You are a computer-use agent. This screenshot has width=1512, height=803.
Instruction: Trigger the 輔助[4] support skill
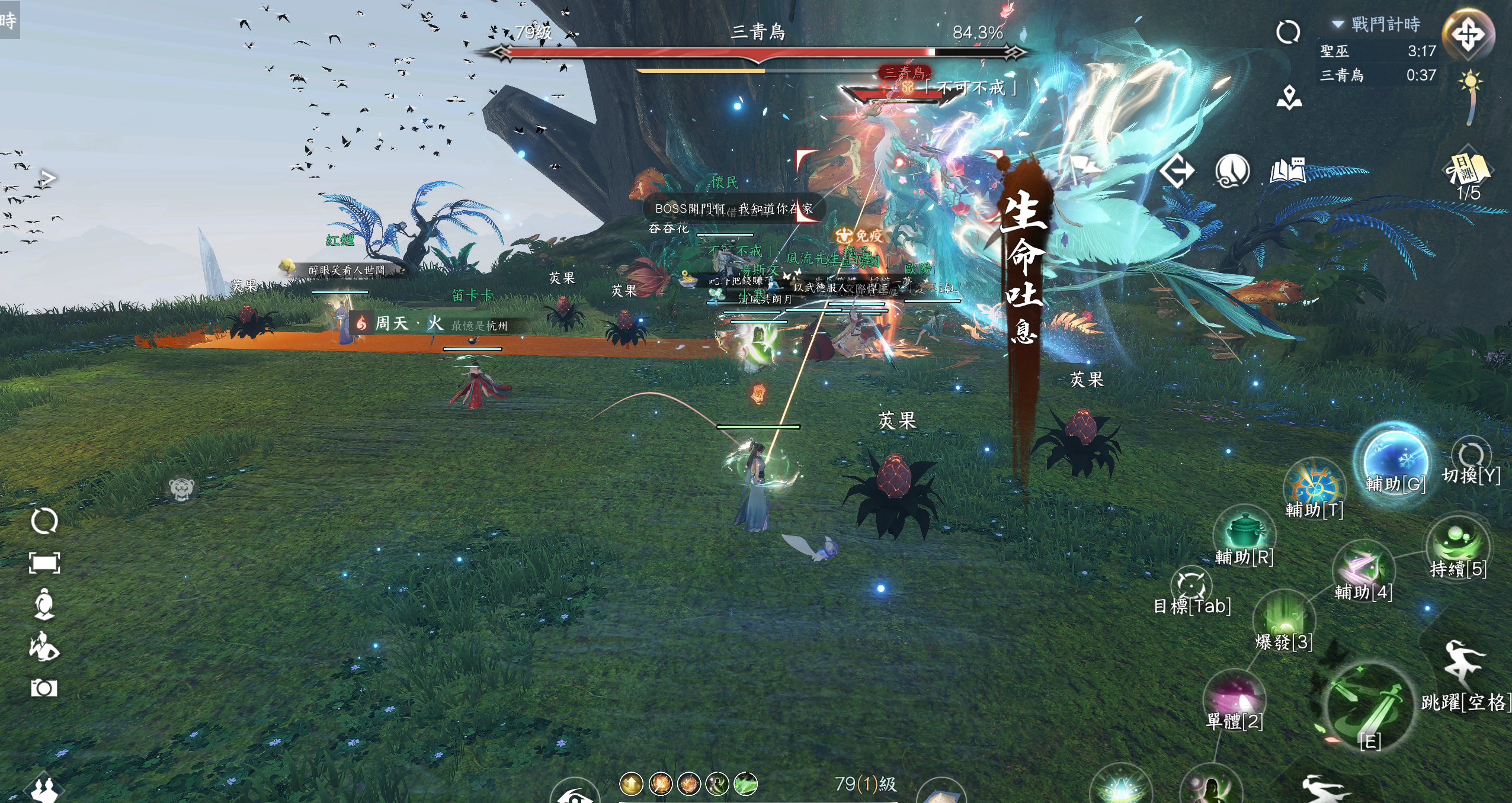[x=1363, y=567]
